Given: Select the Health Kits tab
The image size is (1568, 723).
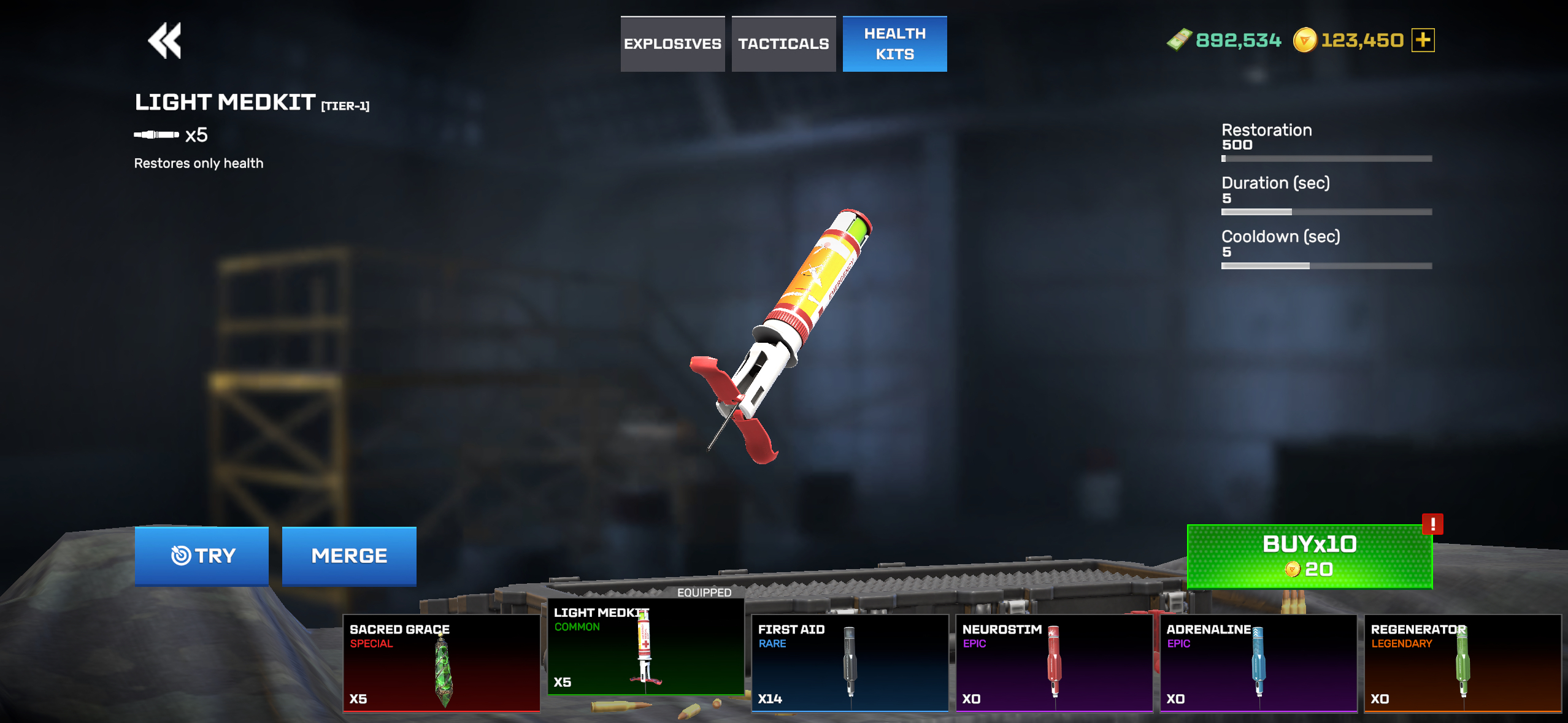Looking at the screenshot, I should click(894, 44).
